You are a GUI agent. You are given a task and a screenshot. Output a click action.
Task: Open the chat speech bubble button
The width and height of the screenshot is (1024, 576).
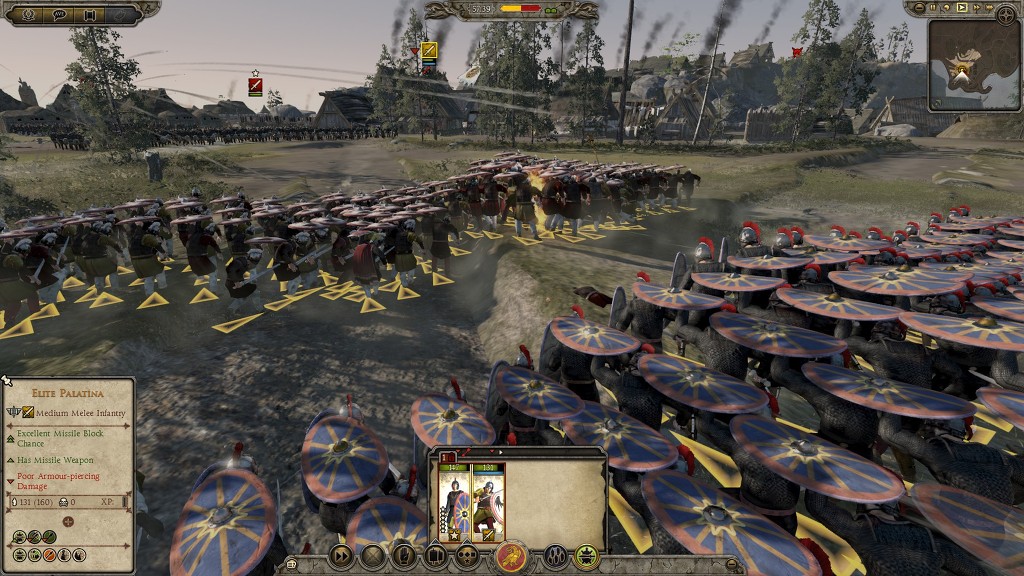click(x=59, y=14)
